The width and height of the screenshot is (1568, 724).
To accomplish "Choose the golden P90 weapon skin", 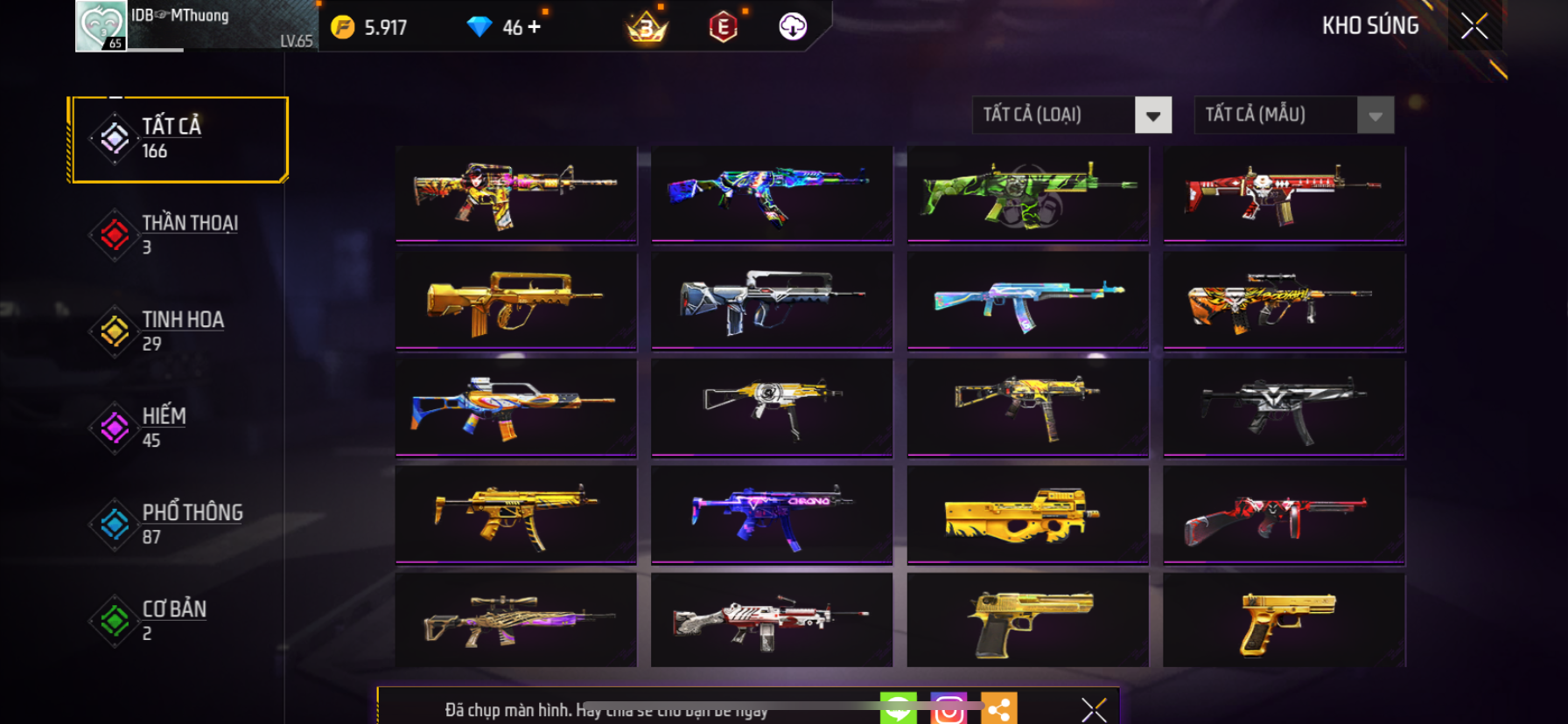I will point(1027,515).
